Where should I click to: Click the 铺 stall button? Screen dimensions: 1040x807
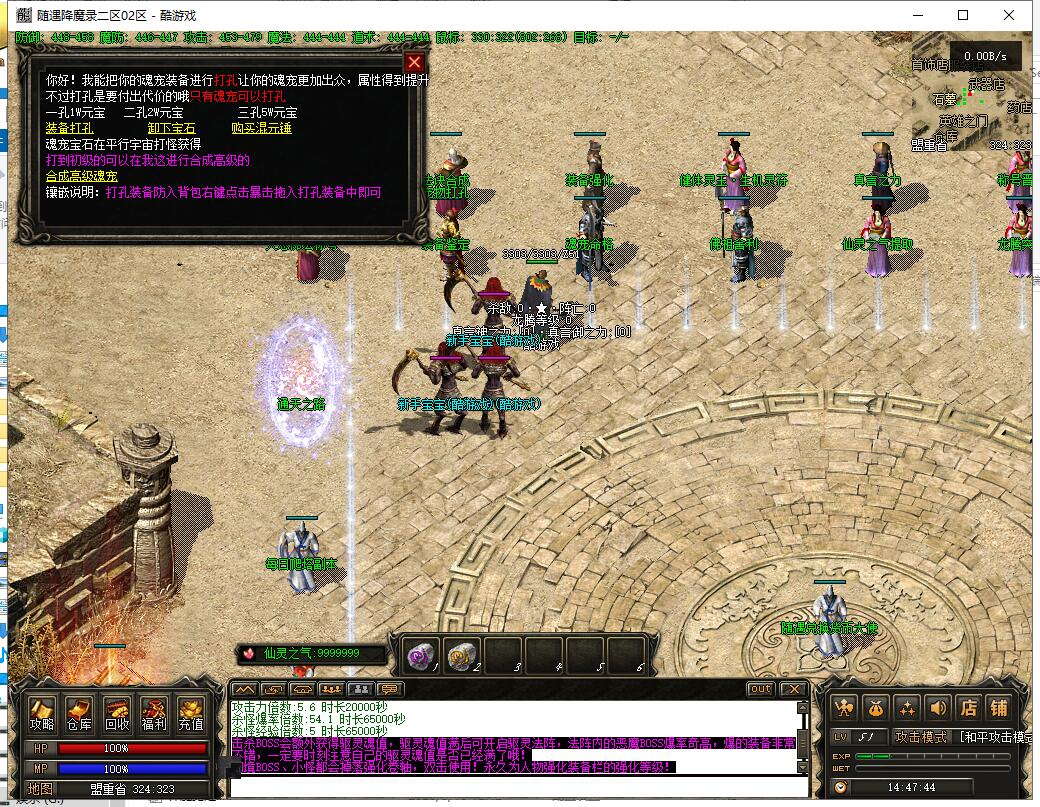999,707
